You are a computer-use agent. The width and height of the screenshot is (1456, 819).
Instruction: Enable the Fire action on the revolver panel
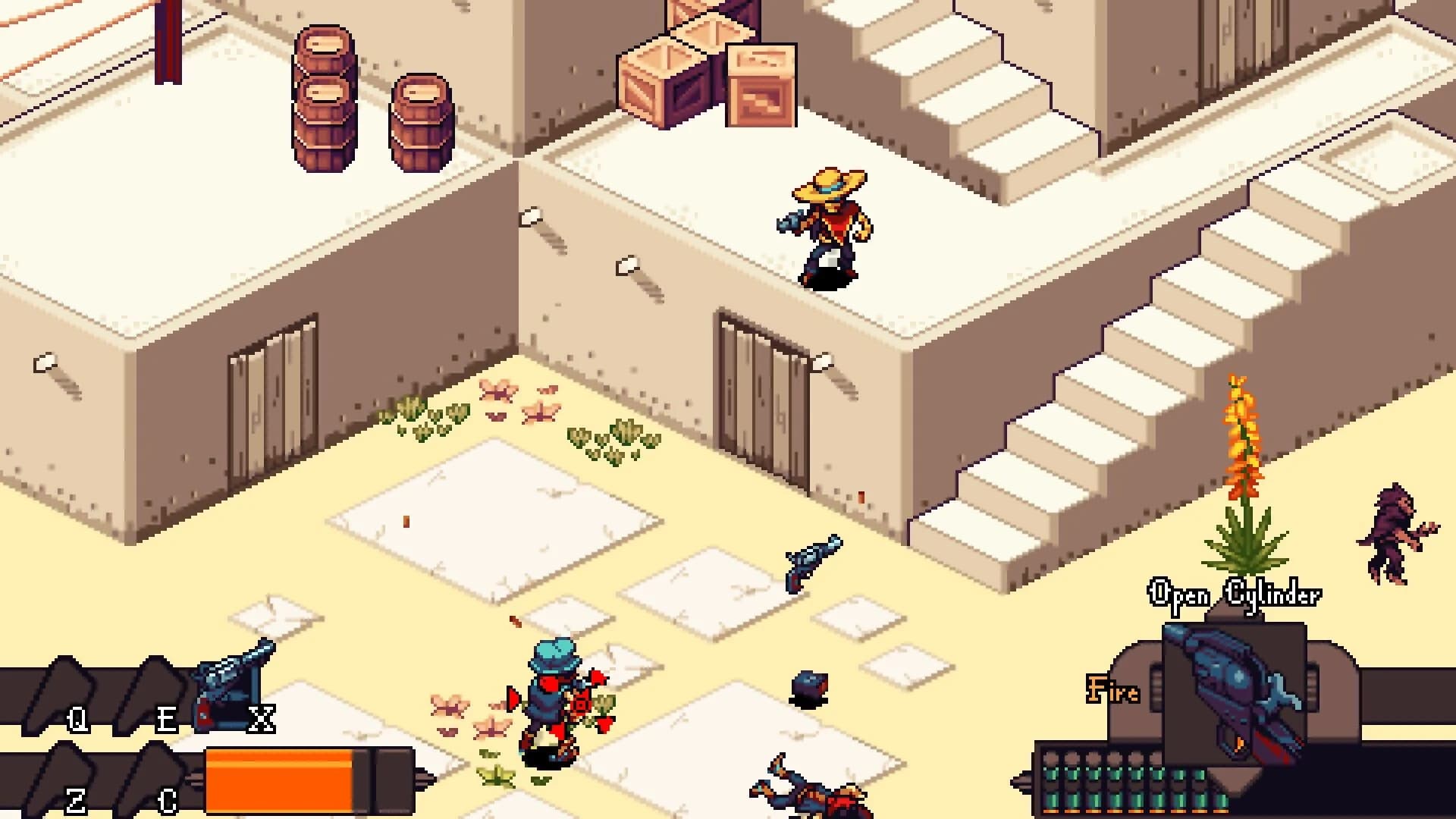coord(1112,690)
